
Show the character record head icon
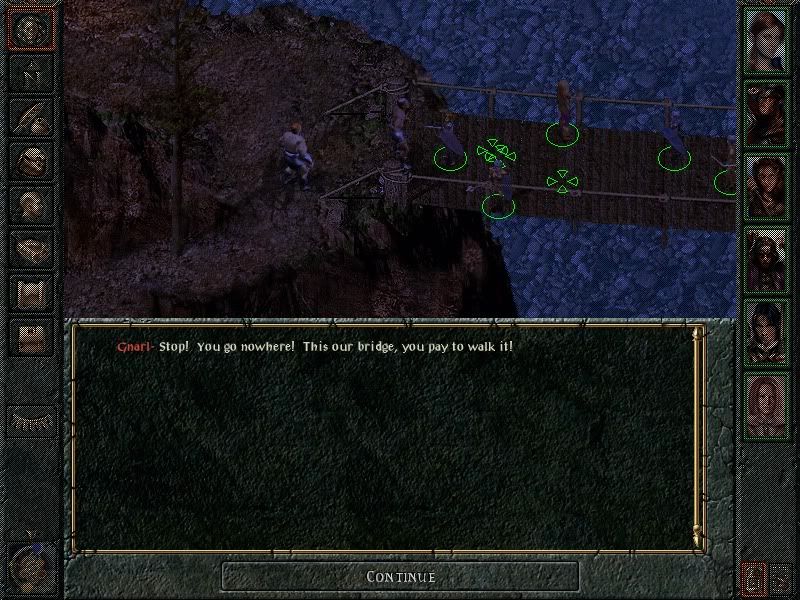tap(29, 205)
